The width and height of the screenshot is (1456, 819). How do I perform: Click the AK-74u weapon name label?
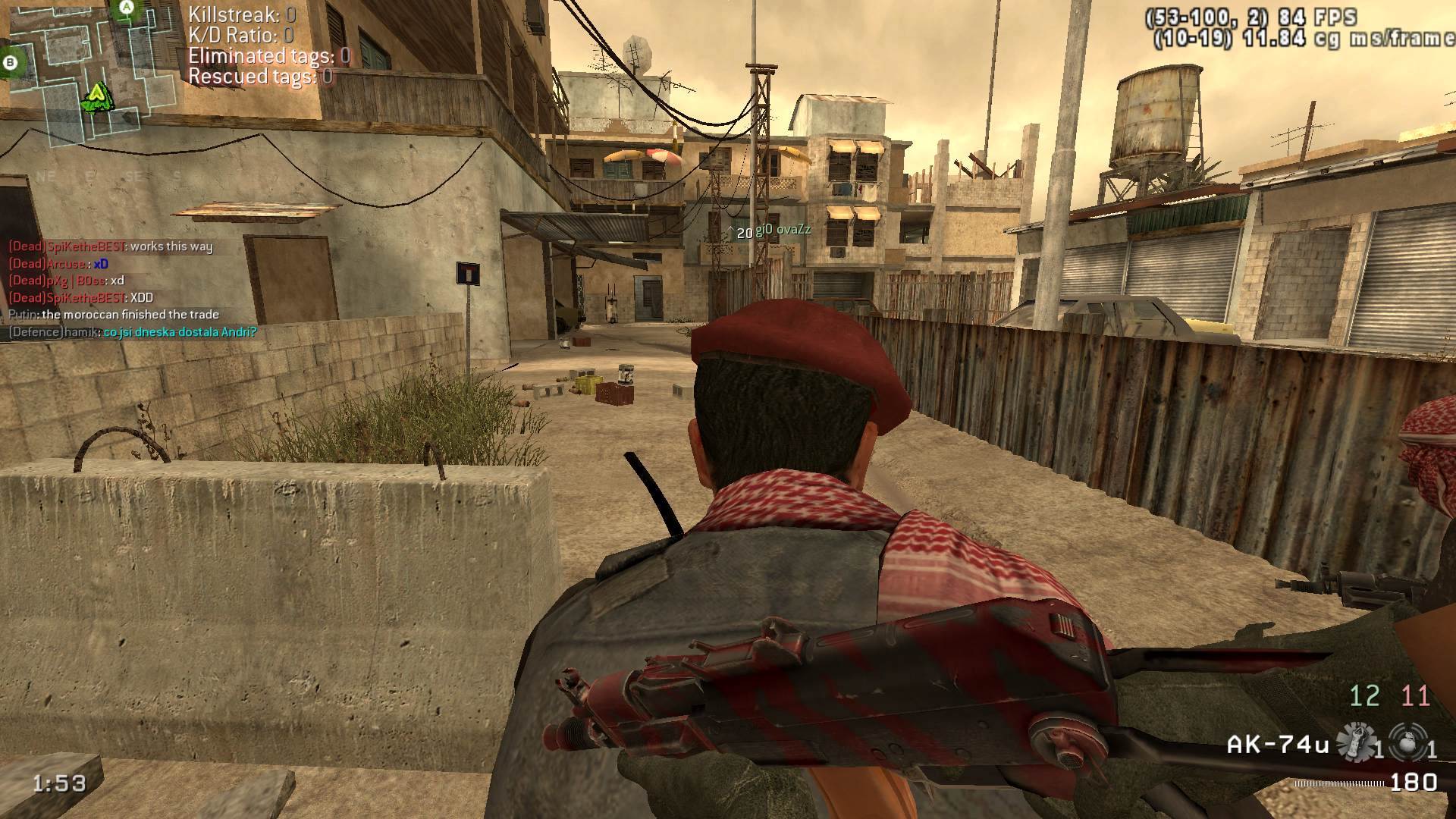pyautogui.click(x=1278, y=745)
